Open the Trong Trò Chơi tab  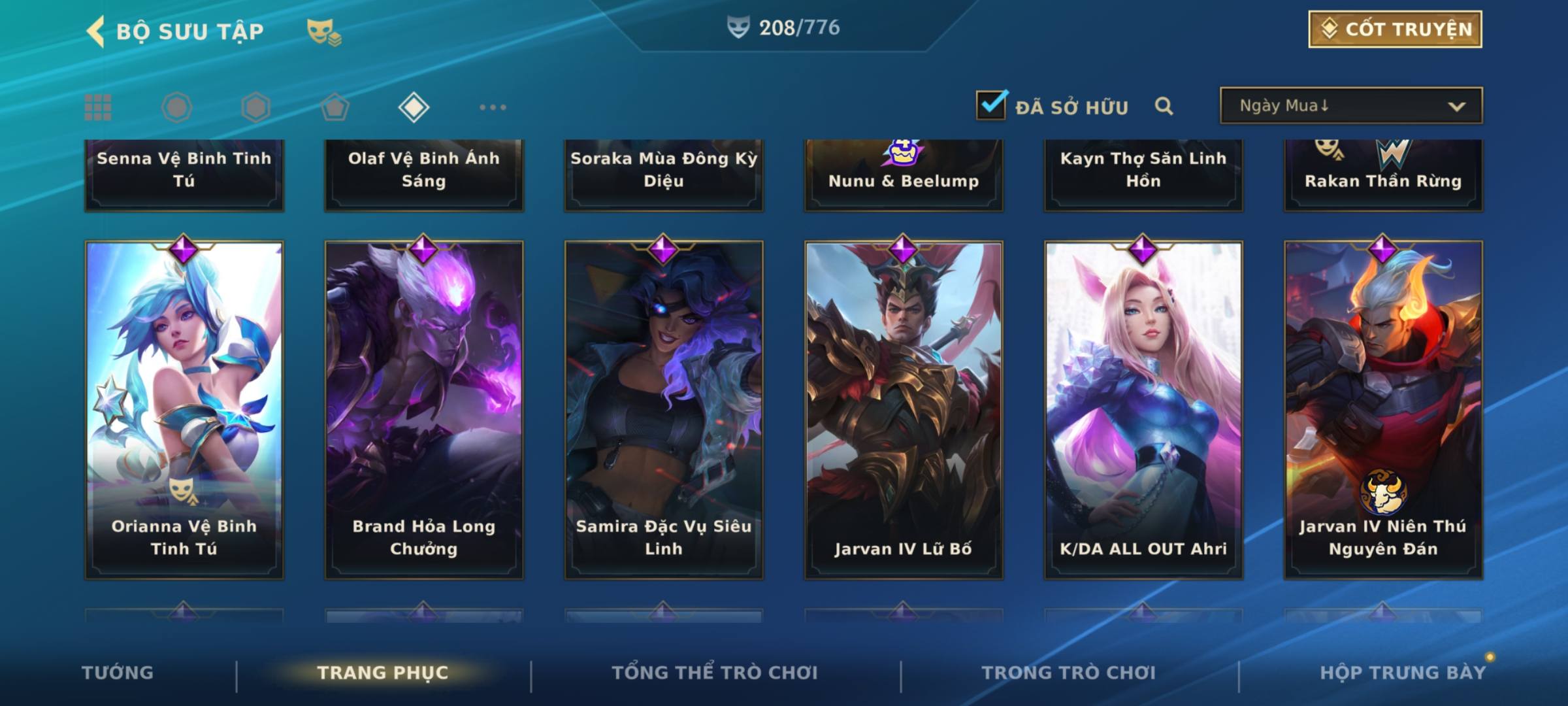point(1069,673)
